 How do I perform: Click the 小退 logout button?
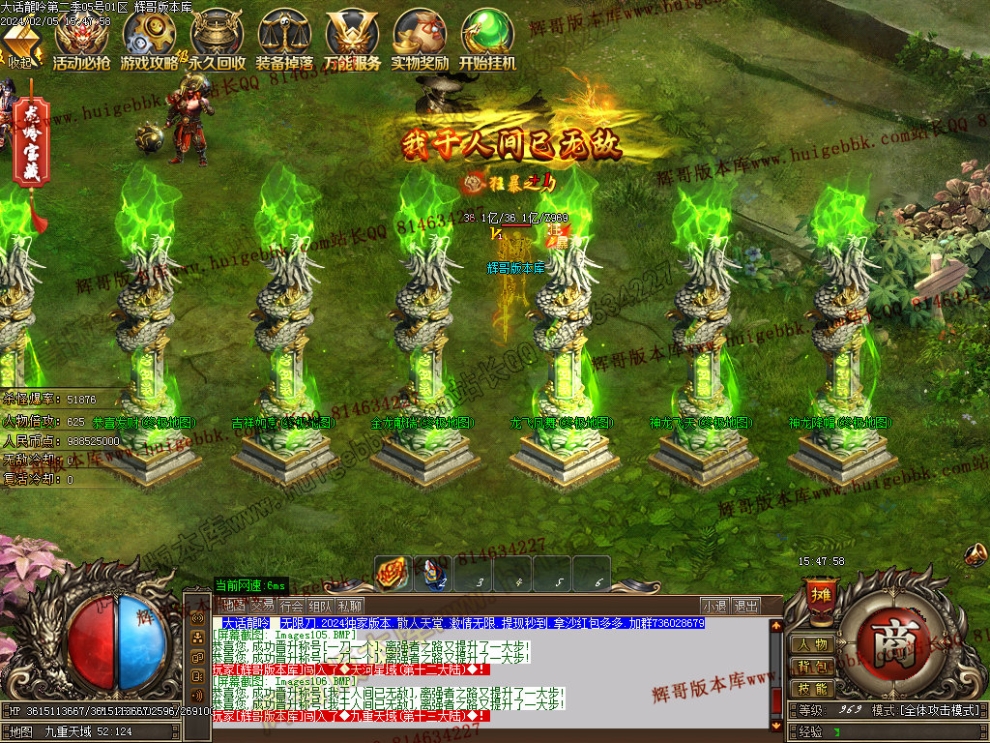714,606
